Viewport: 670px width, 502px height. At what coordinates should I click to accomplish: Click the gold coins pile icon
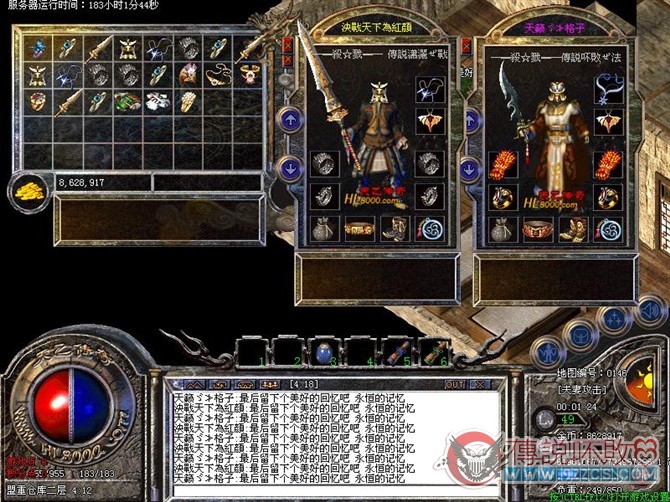pyautogui.click(x=28, y=189)
